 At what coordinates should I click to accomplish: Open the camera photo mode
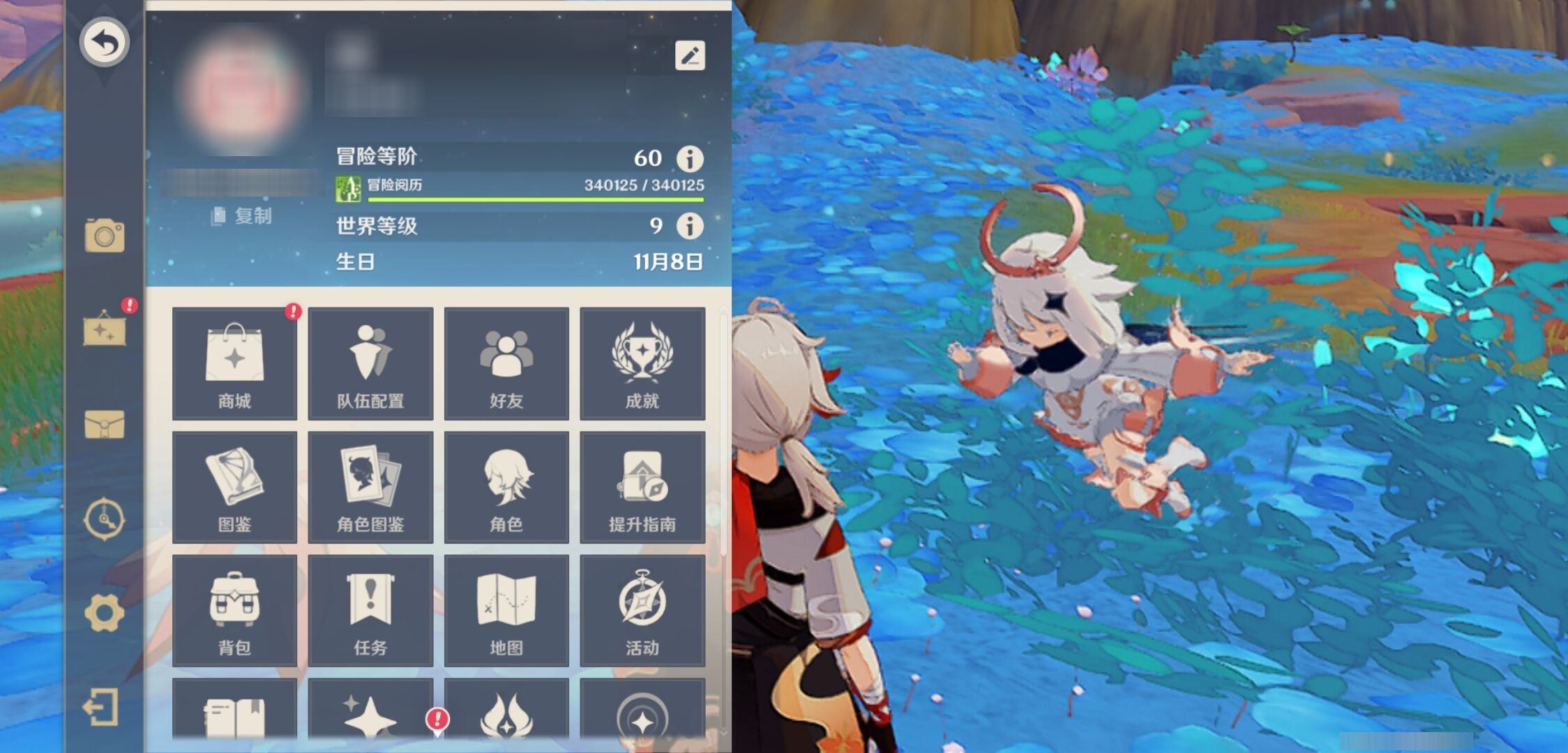[x=105, y=236]
